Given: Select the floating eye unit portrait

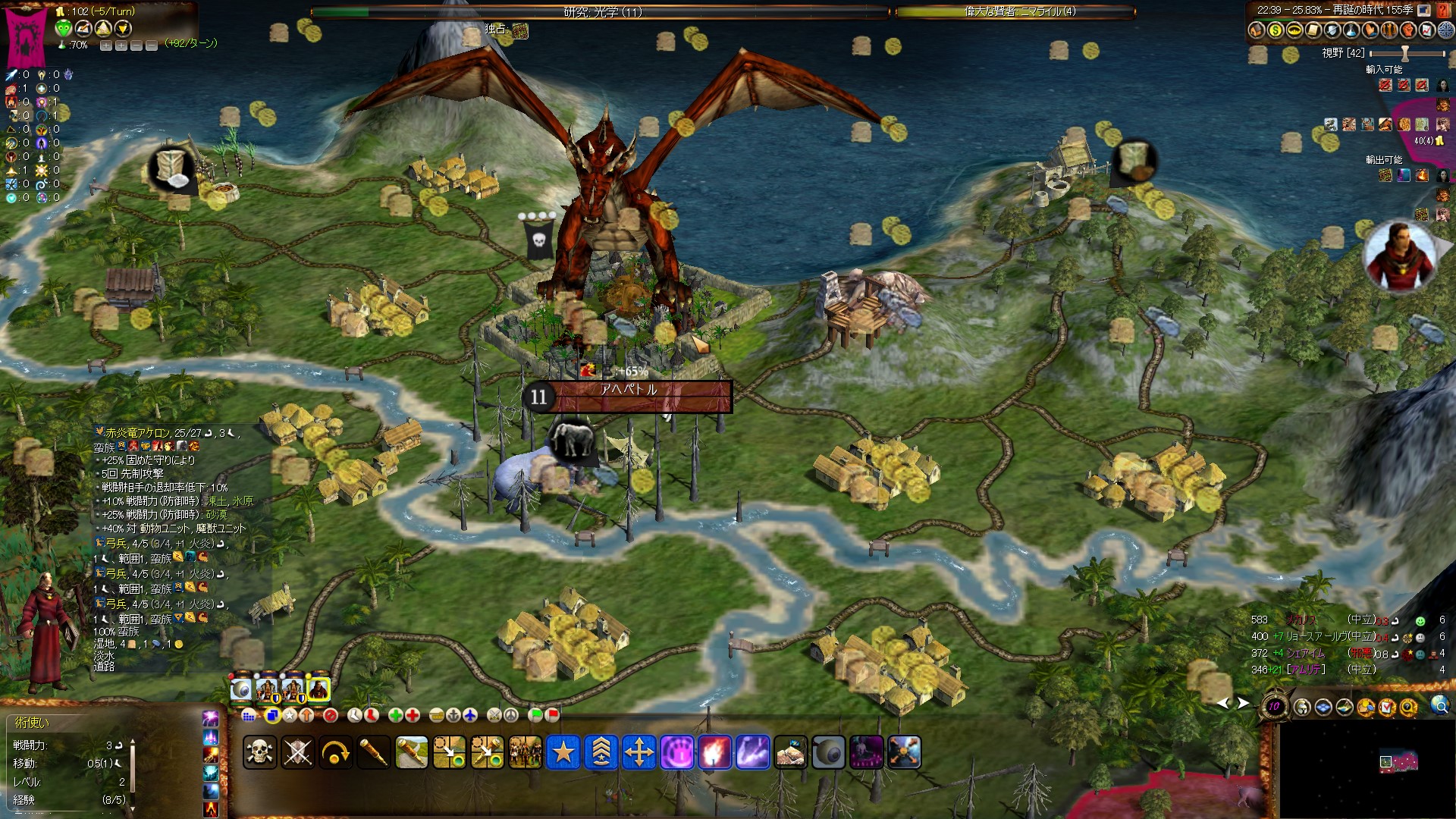Looking at the screenshot, I should (242, 689).
